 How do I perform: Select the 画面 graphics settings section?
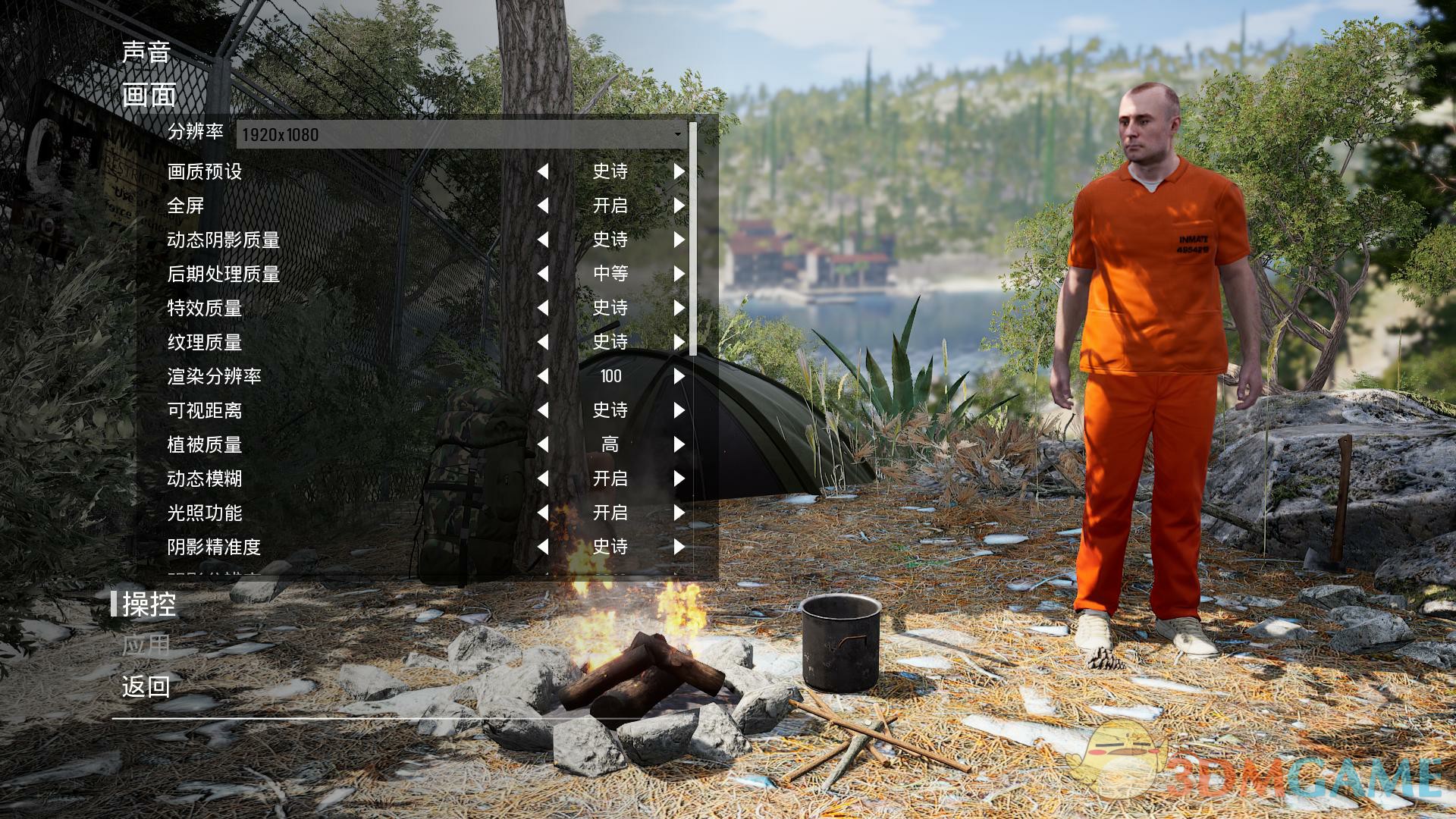(149, 96)
